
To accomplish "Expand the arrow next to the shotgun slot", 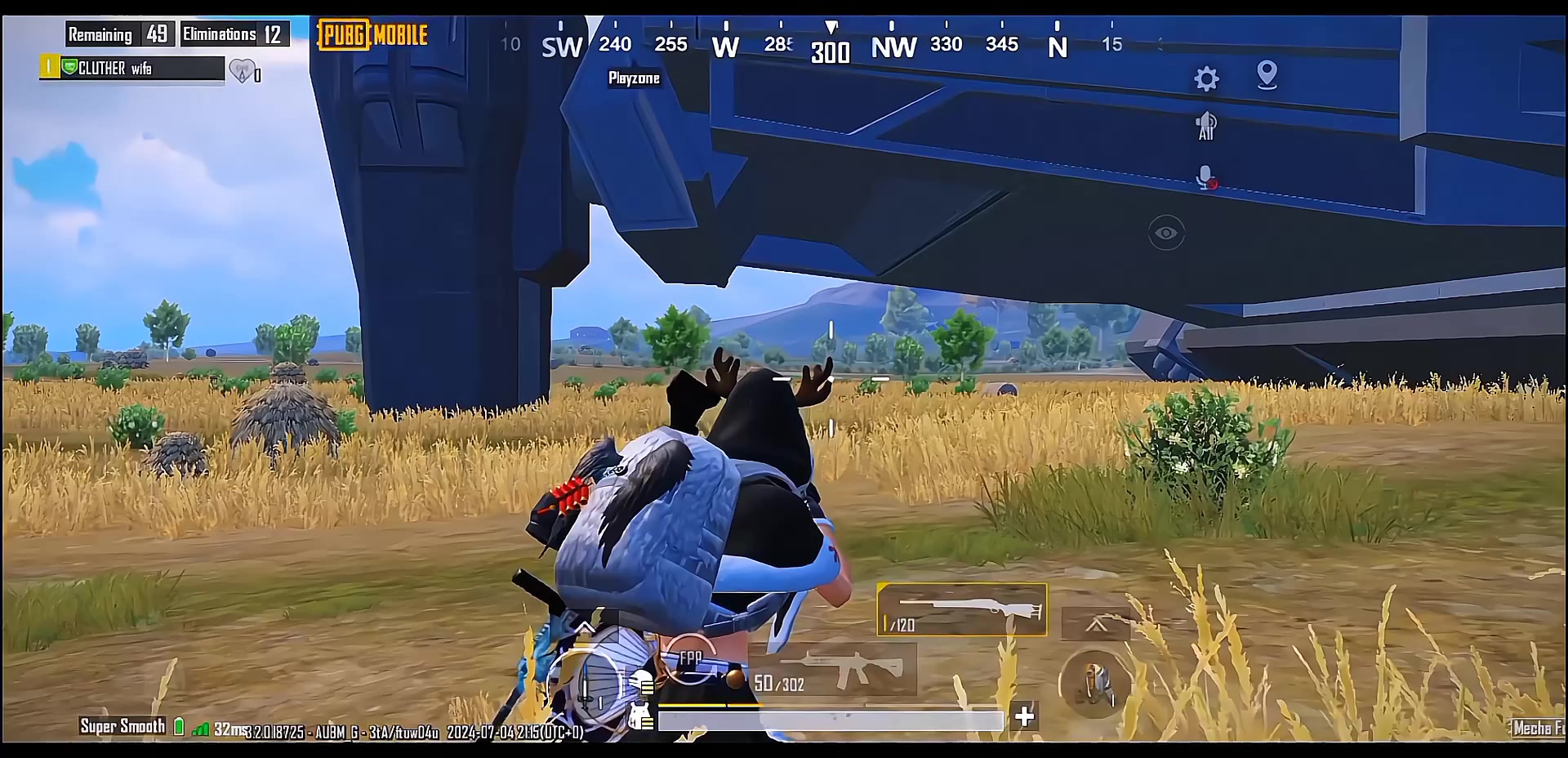I will click(x=1096, y=625).
